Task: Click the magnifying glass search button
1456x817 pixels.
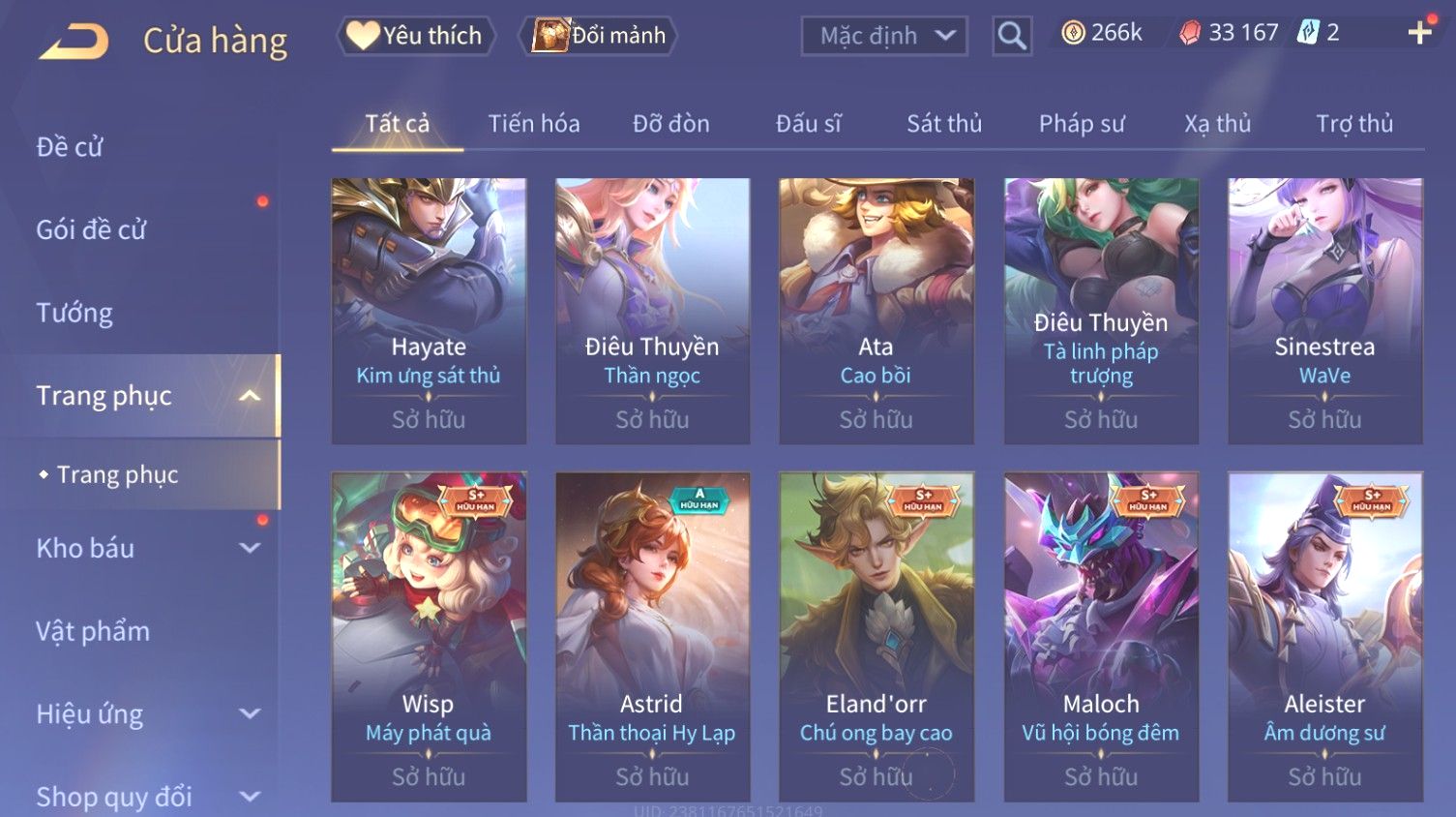Action: click(x=1012, y=37)
